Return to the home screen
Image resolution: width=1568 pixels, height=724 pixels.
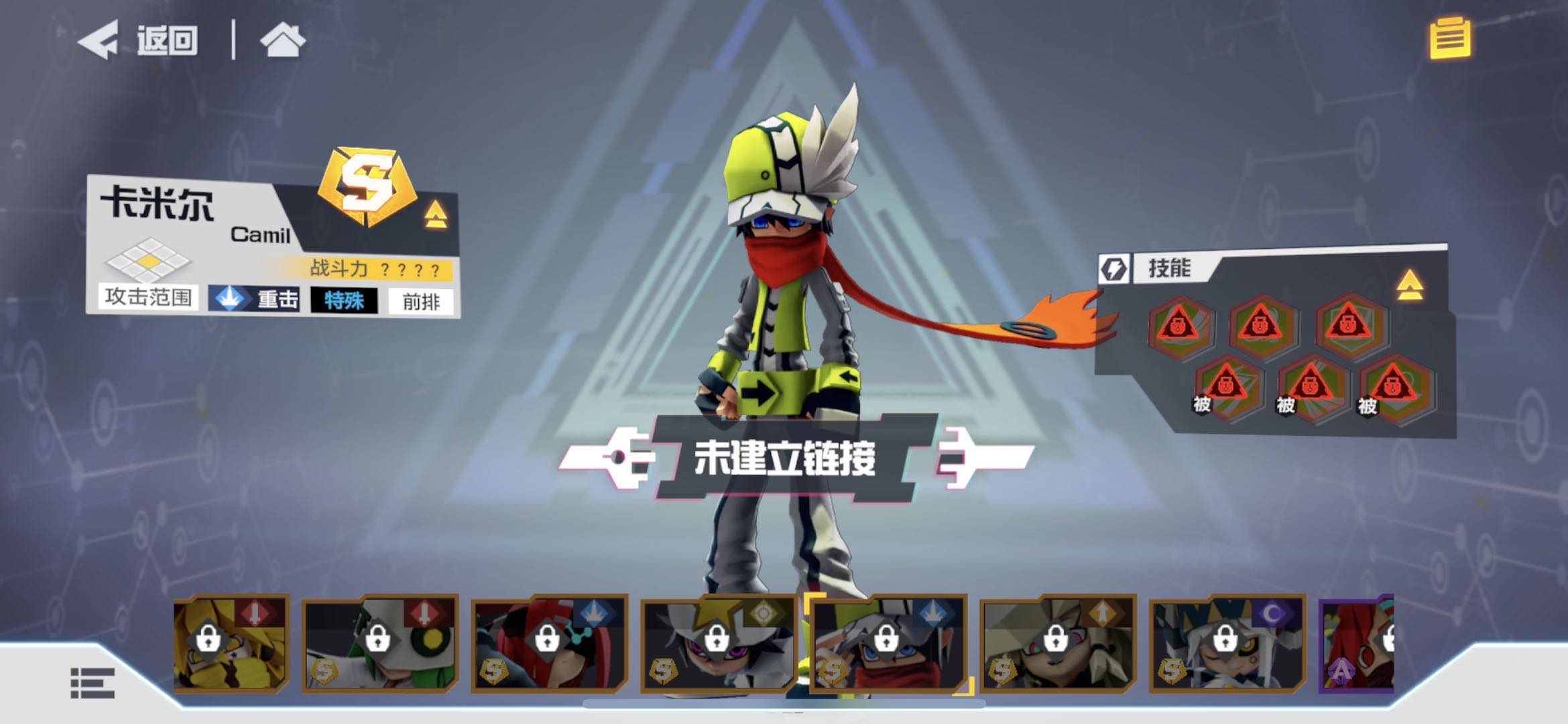click(282, 40)
